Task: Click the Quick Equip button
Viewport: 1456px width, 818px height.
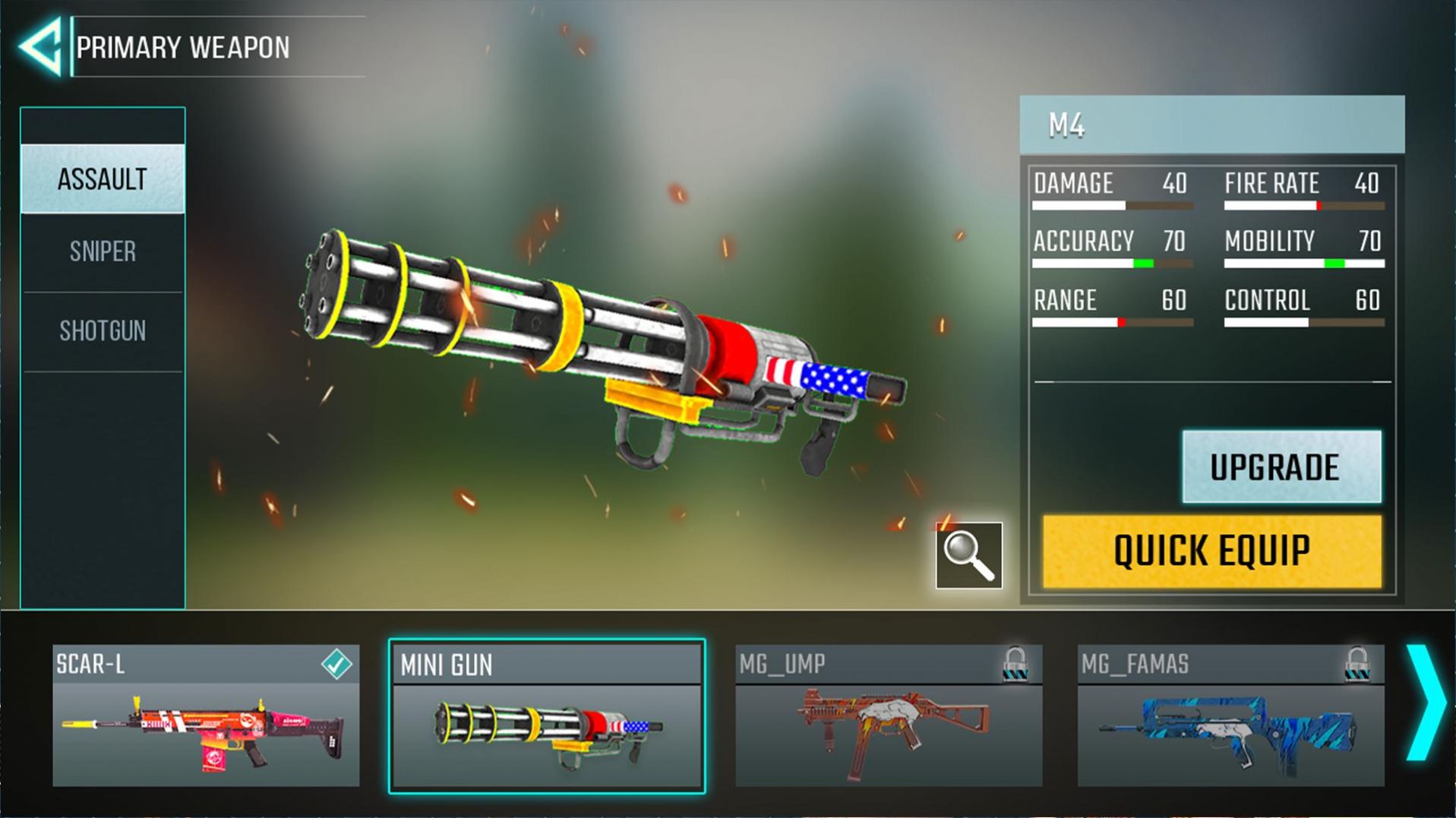Action: 1211,551
